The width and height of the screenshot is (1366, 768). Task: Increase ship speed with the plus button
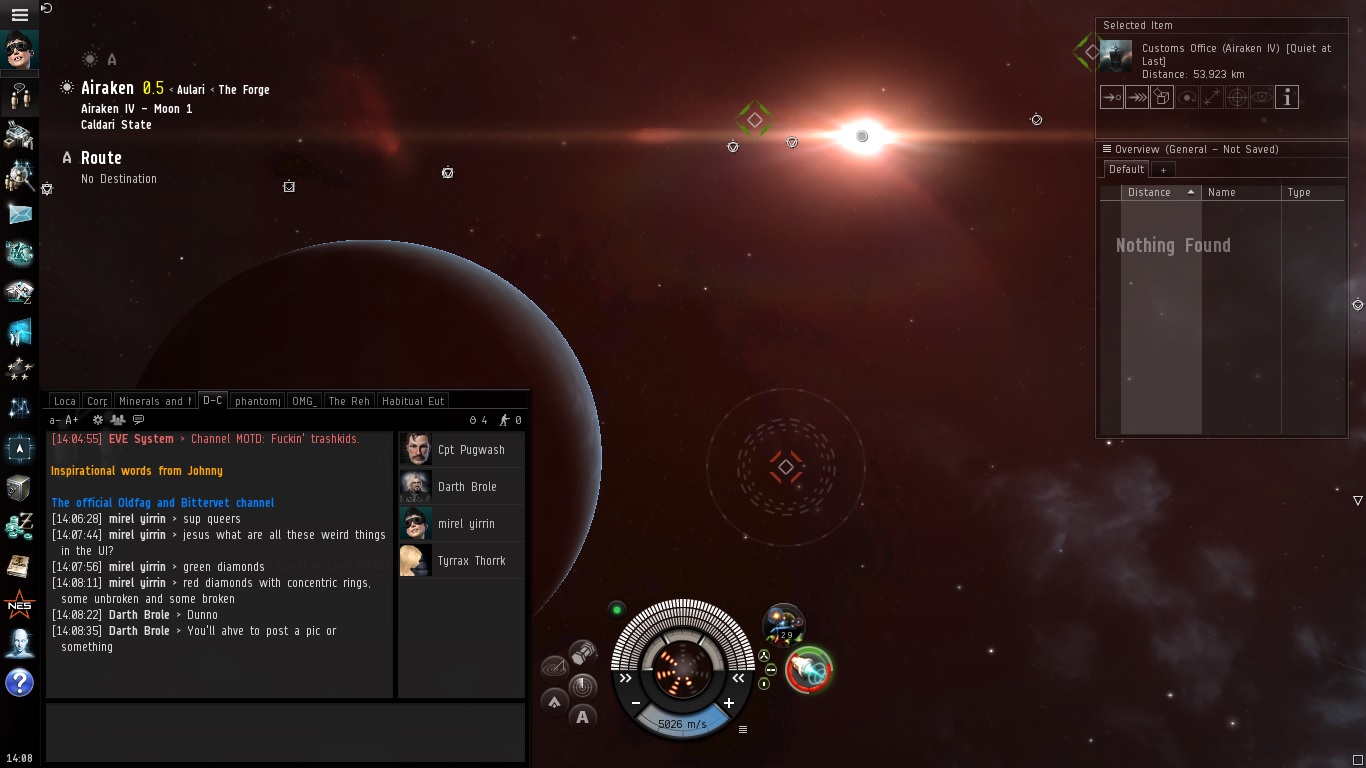coord(729,703)
